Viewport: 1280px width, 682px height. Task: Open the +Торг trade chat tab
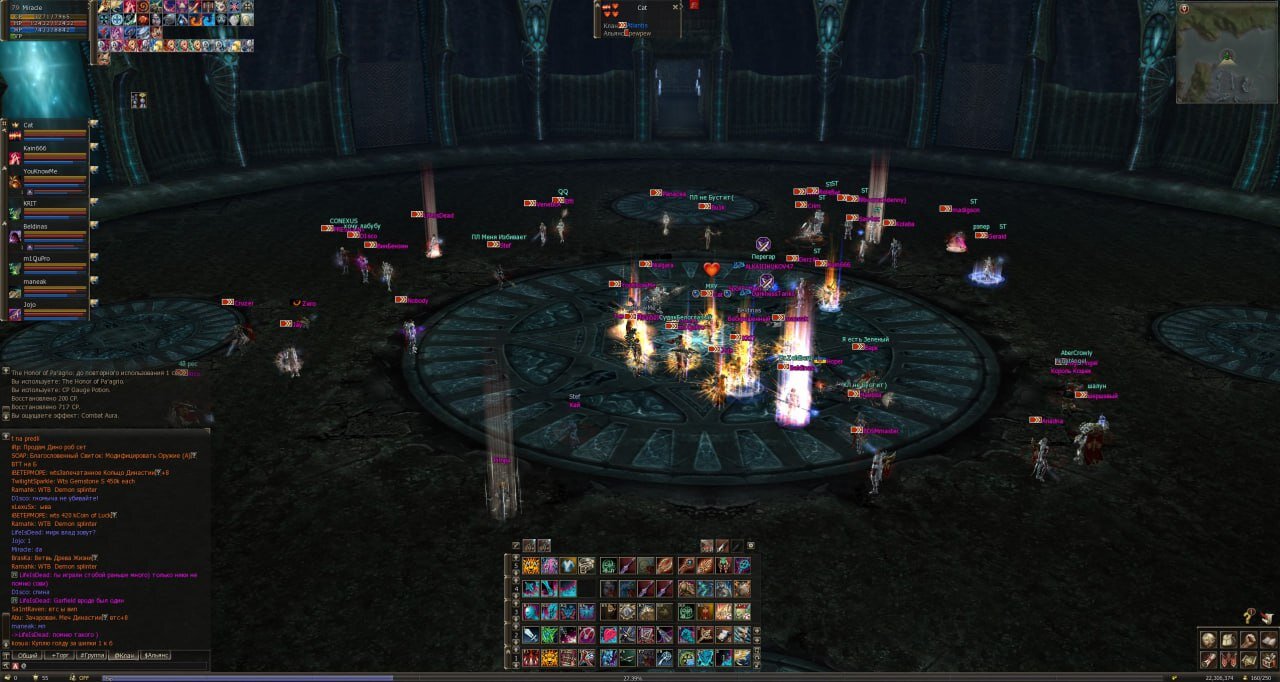[x=60, y=655]
